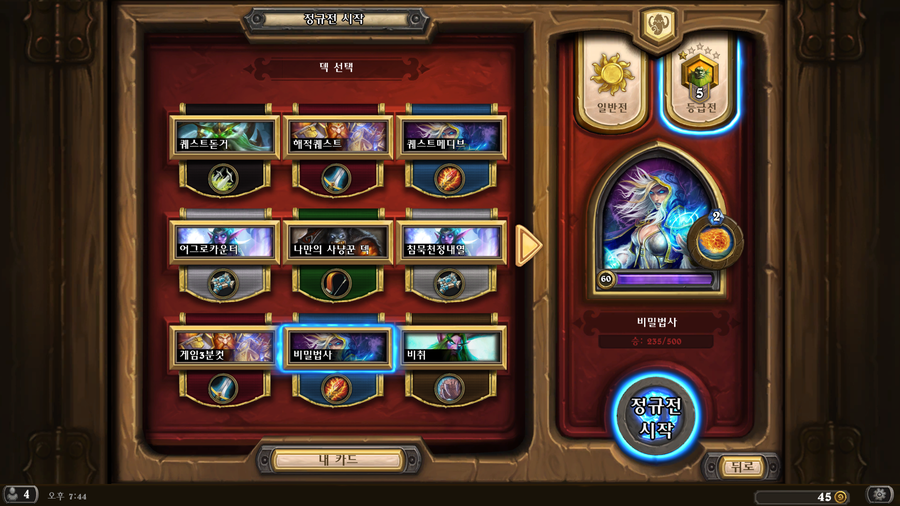The width and height of the screenshot is (900, 506).
Task: Go back with the 뒤로 button
Action: (x=741, y=466)
